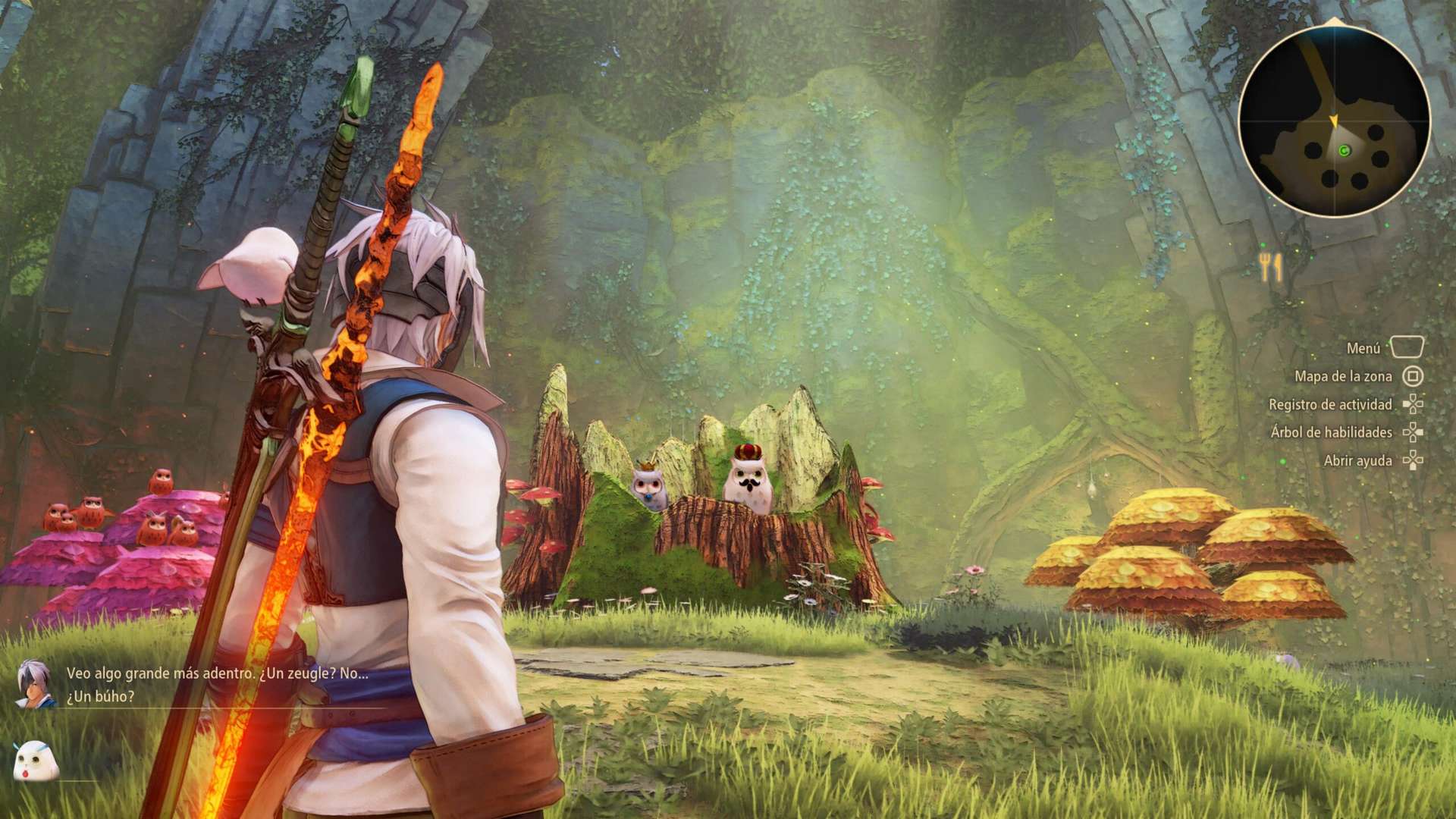Click the green marker on the minimap
Screen dimensions: 1456x819
click(x=1345, y=151)
